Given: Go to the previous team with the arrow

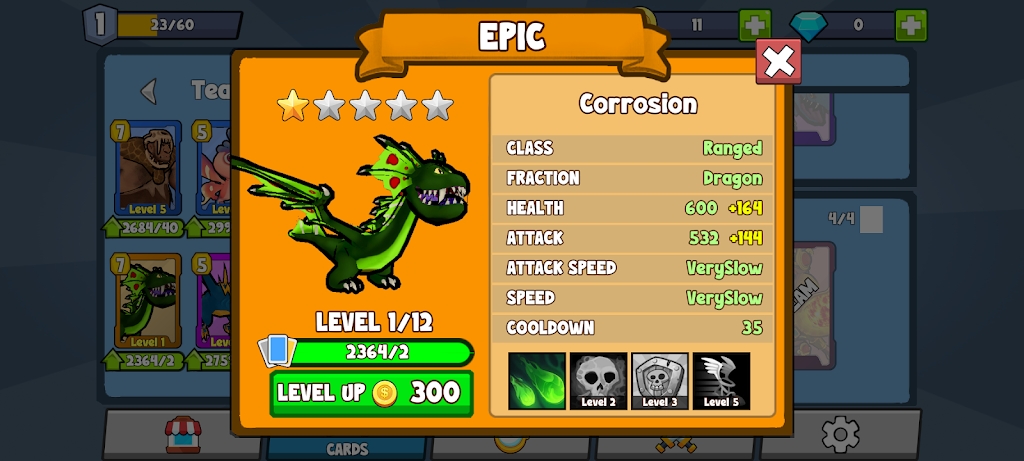Looking at the screenshot, I should pyautogui.click(x=149, y=91).
